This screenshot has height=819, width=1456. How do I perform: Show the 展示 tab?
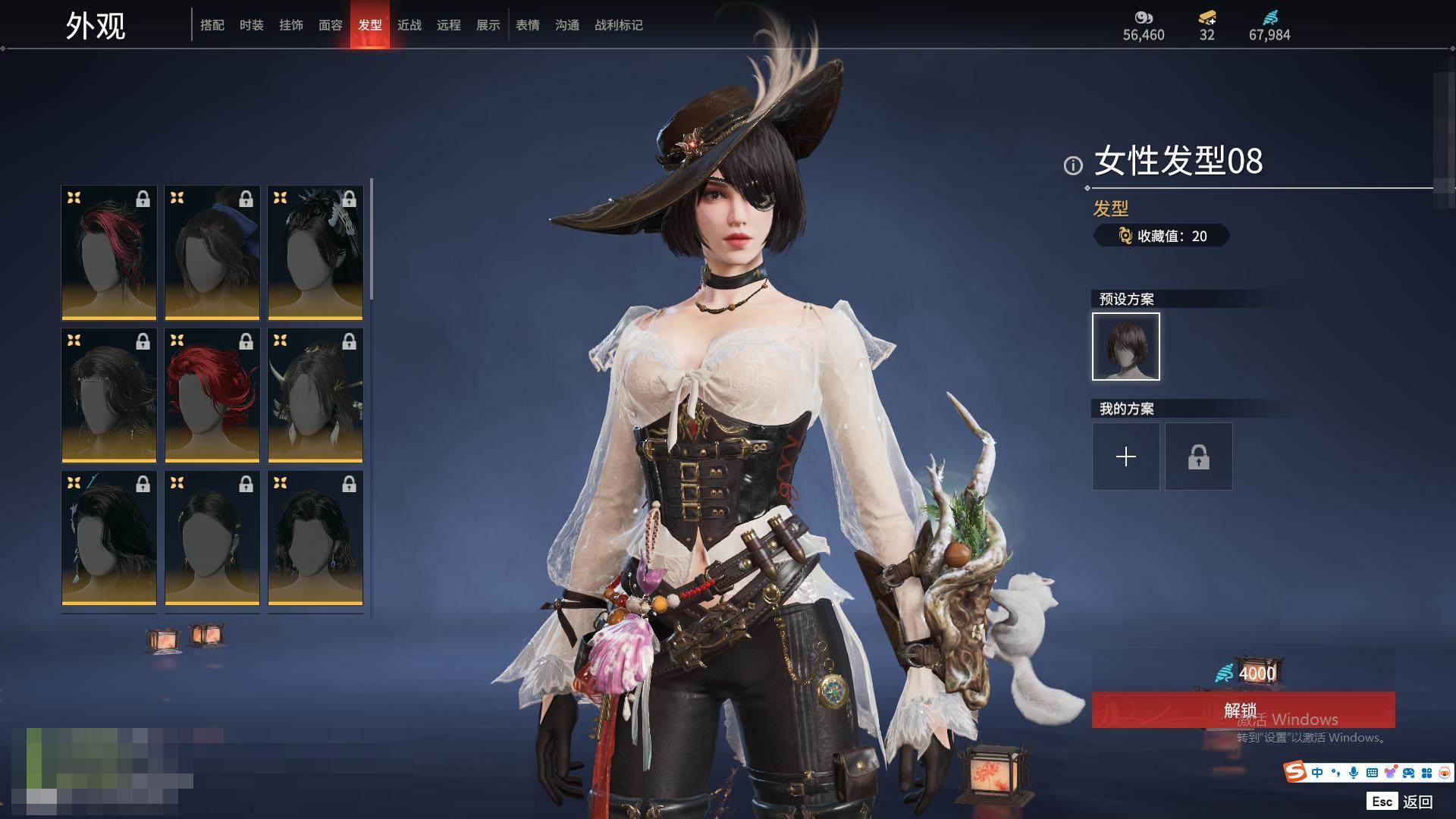point(488,25)
